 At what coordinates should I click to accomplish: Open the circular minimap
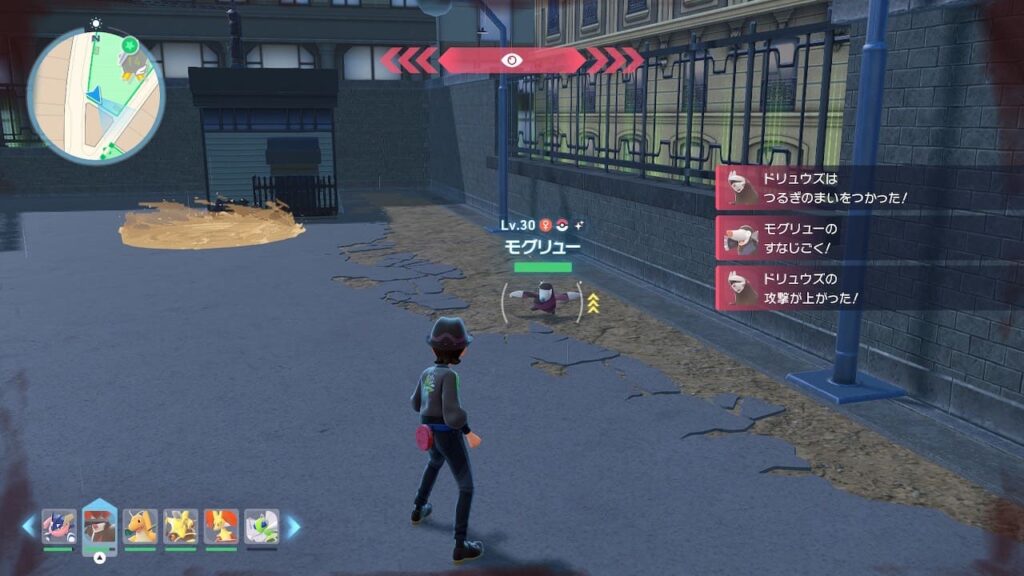[x=96, y=96]
